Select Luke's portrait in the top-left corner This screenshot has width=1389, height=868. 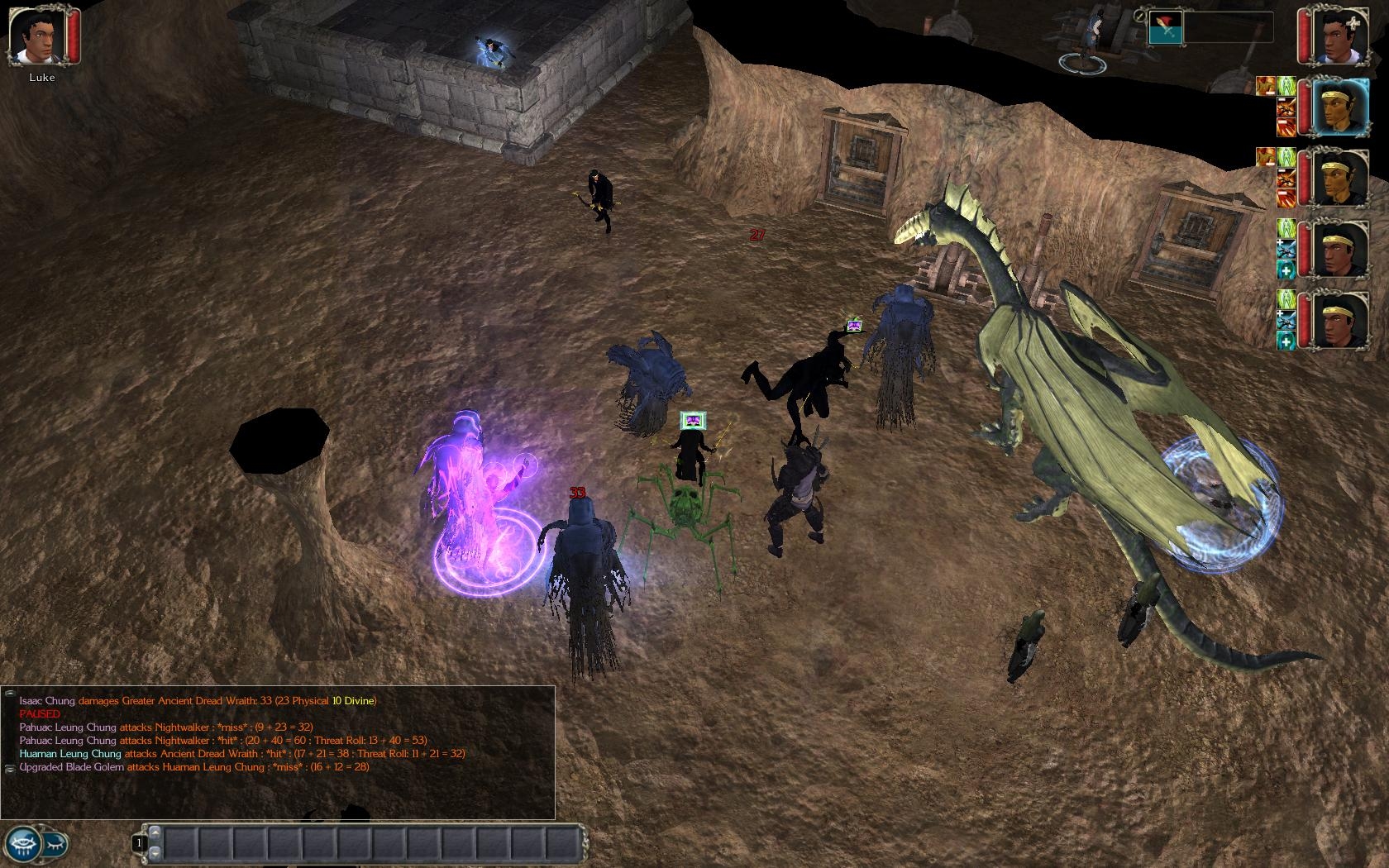pos(37,37)
